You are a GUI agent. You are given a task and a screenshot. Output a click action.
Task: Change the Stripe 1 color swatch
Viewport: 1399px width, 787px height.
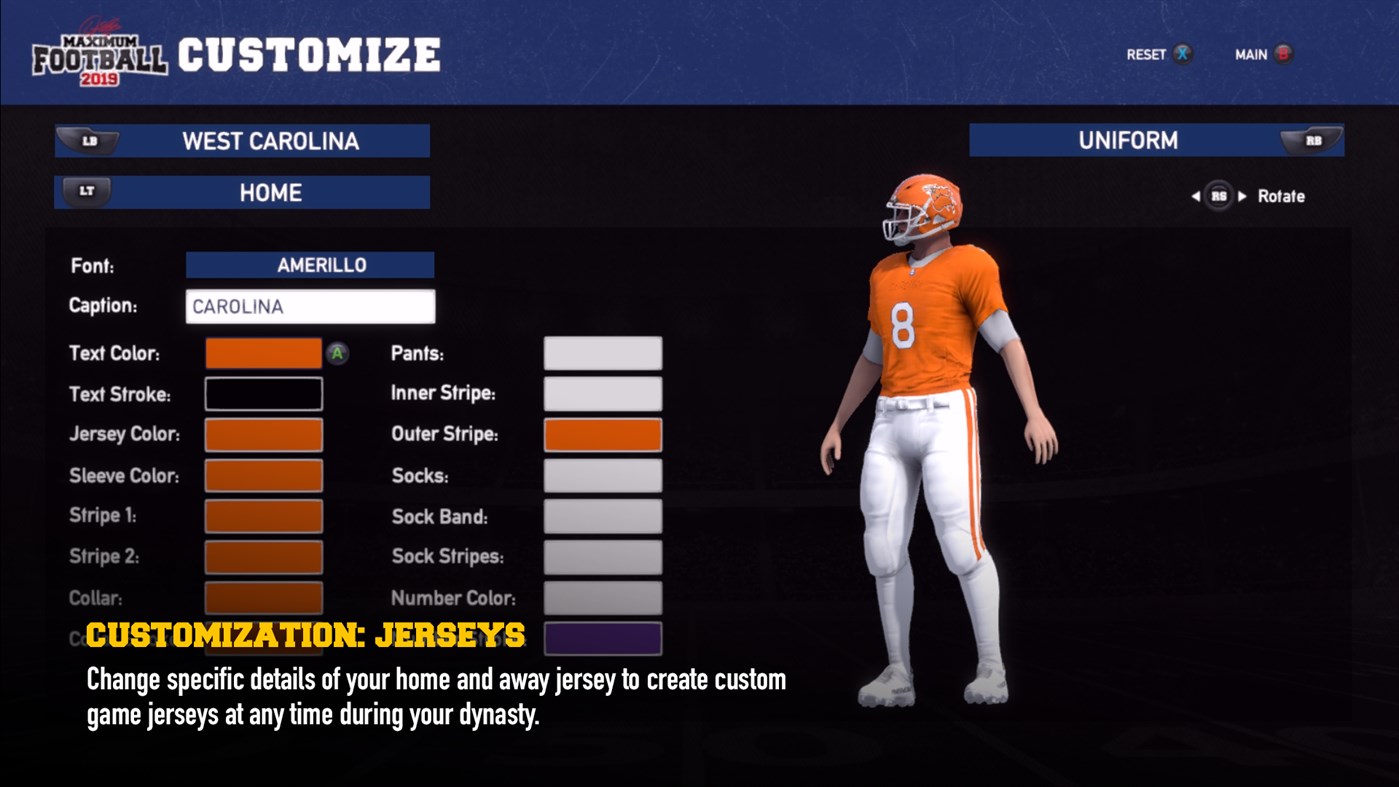pyautogui.click(x=263, y=516)
